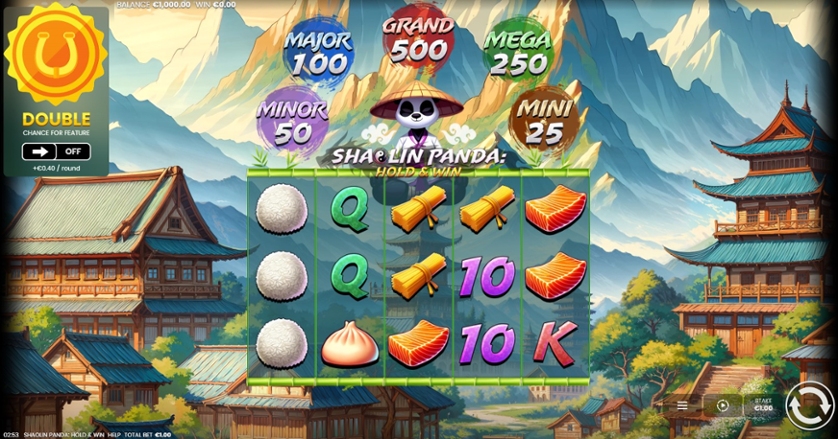The image size is (838, 439).
Task: Click the golden horseshoe Double badge
Action: point(55,61)
